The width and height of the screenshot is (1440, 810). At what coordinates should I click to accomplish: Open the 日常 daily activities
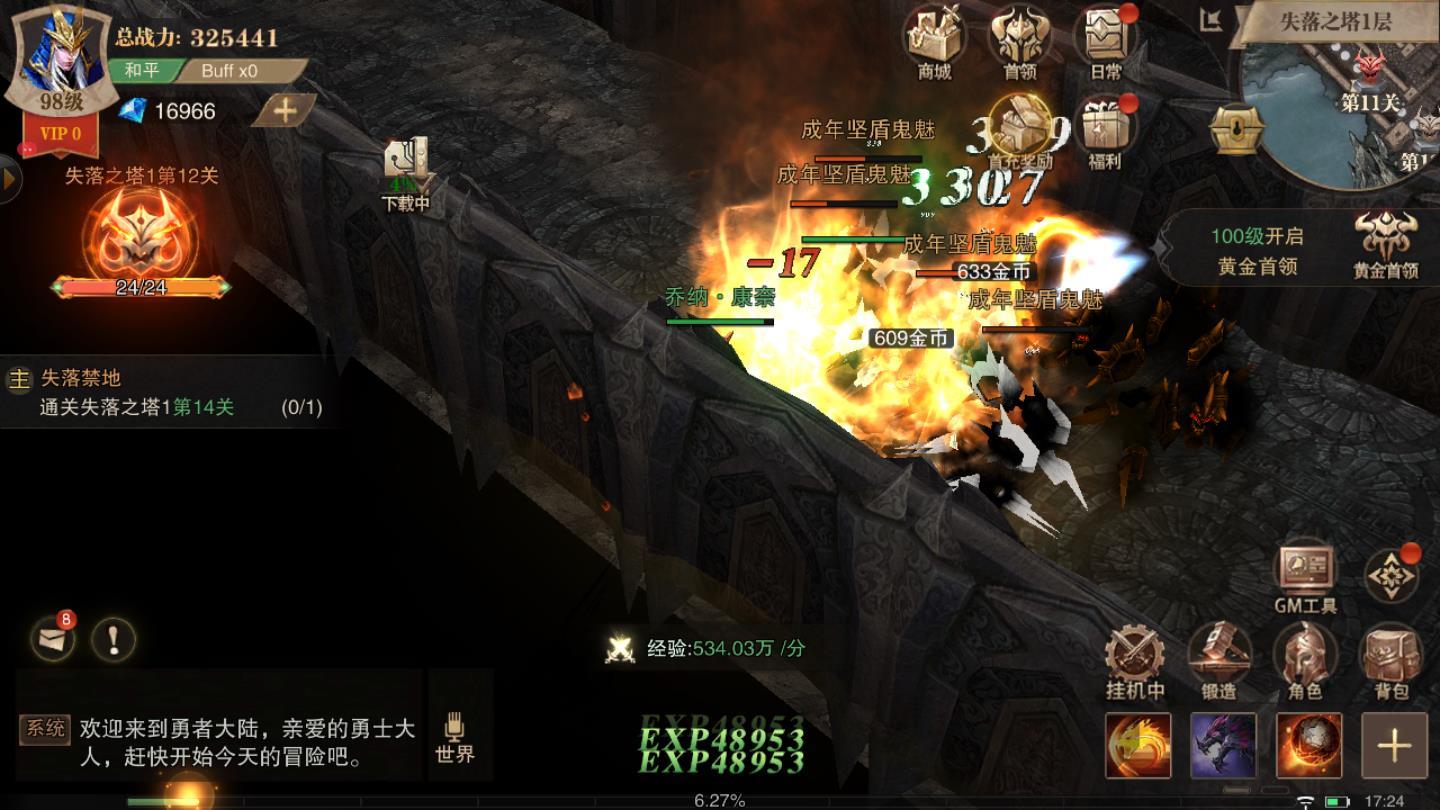point(1105,41)
